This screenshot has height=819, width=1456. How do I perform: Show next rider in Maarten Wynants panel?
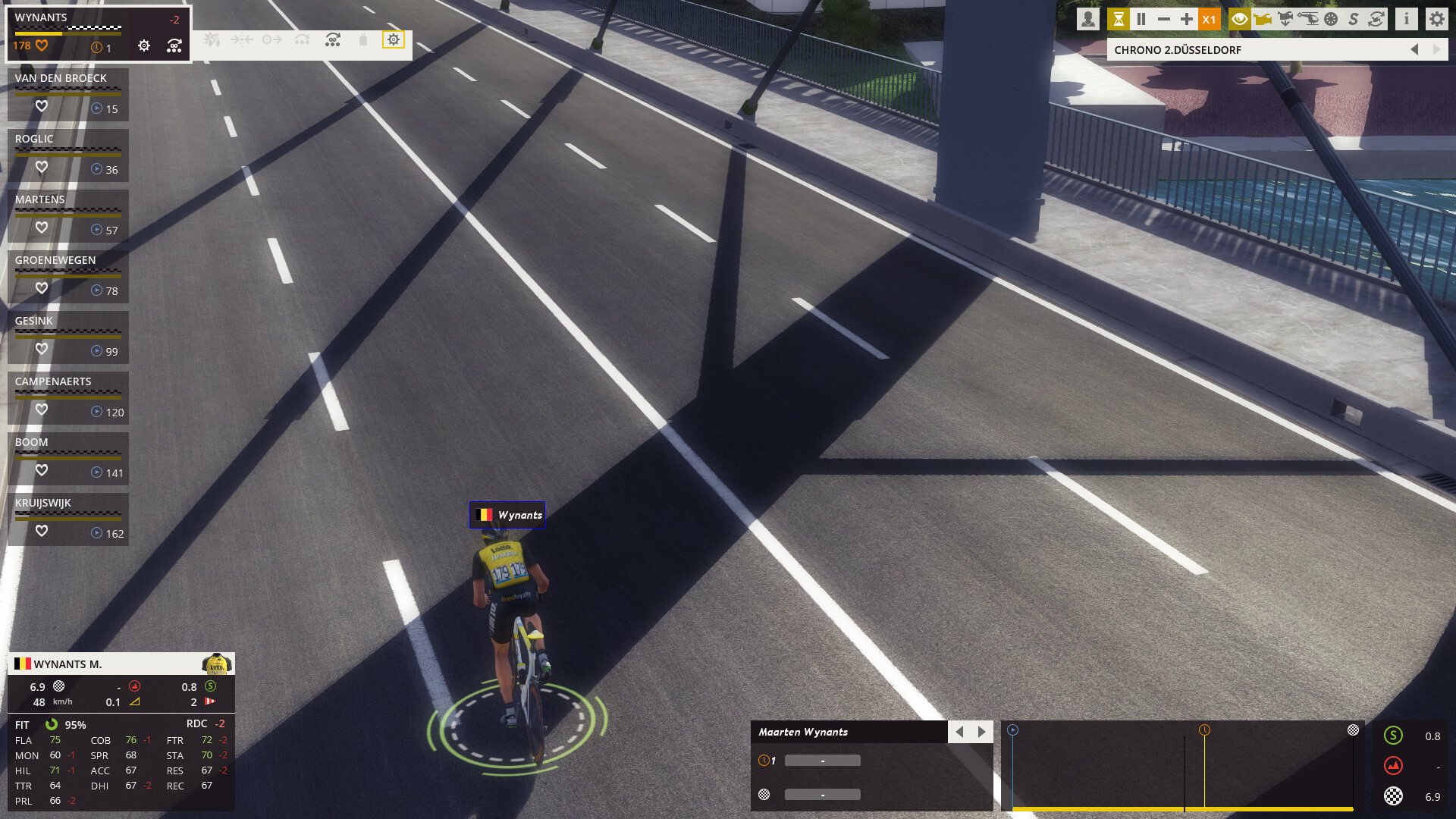(x=982, y=732)
